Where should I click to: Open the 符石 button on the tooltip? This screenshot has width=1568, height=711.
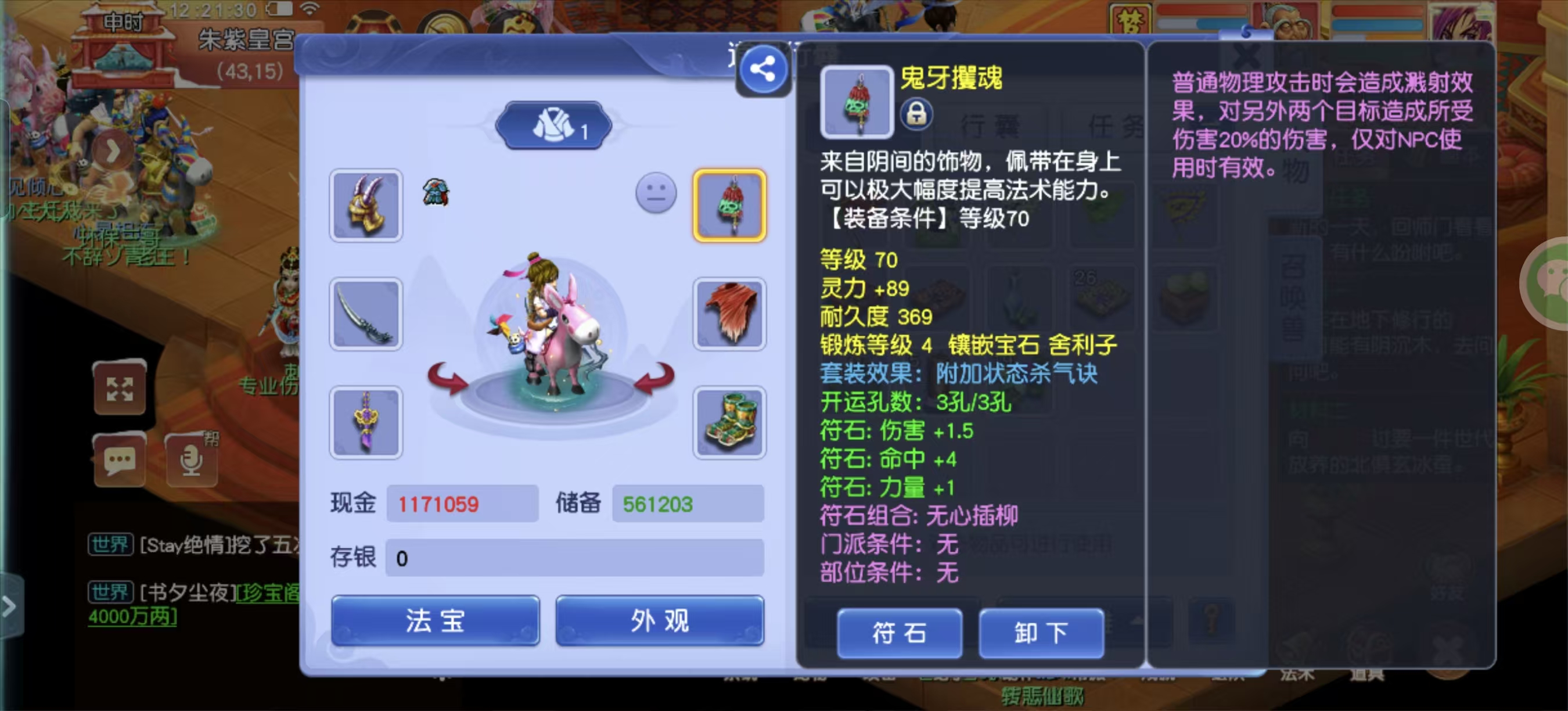tap(900, 634)
